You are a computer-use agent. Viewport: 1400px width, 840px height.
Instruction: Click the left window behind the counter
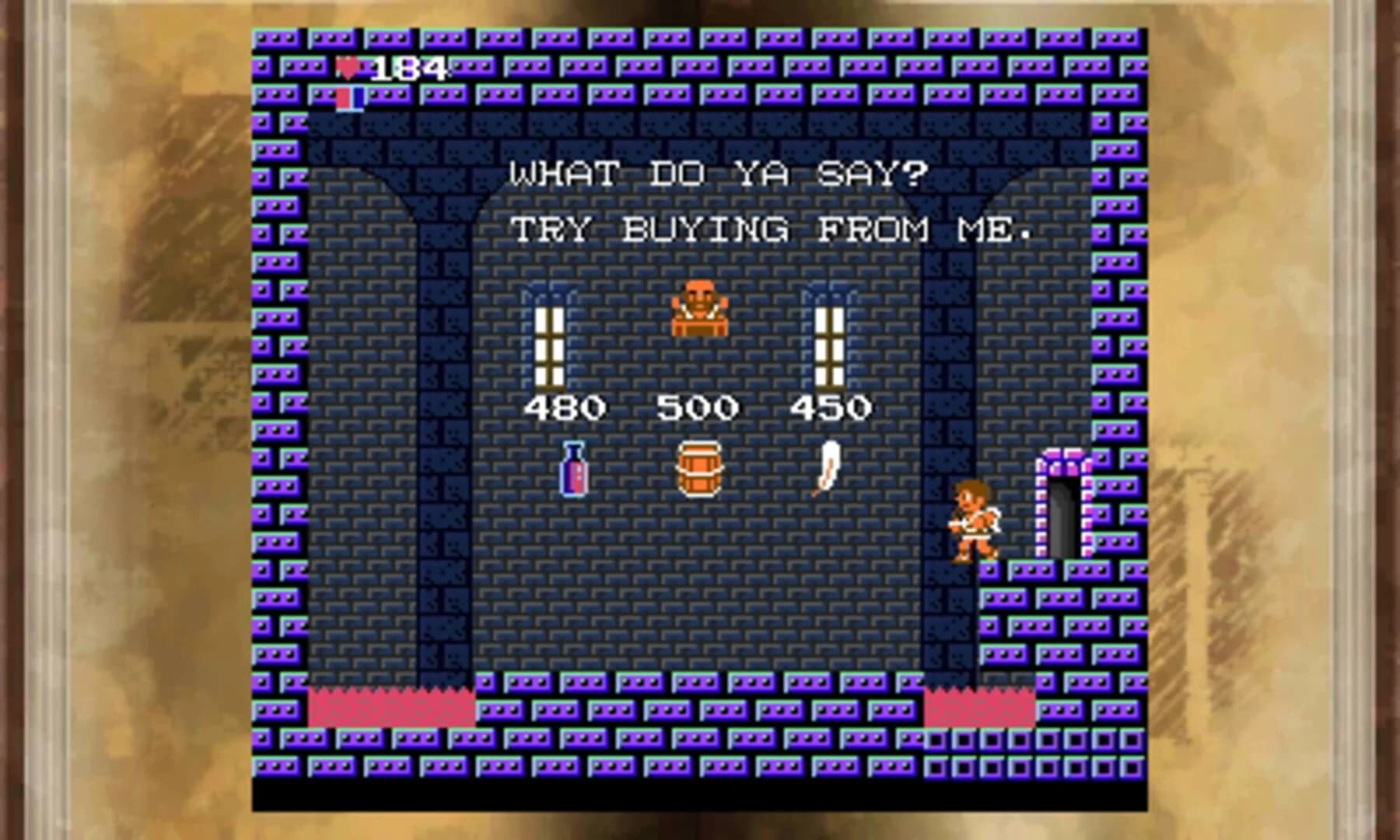[x=550, y=346]
